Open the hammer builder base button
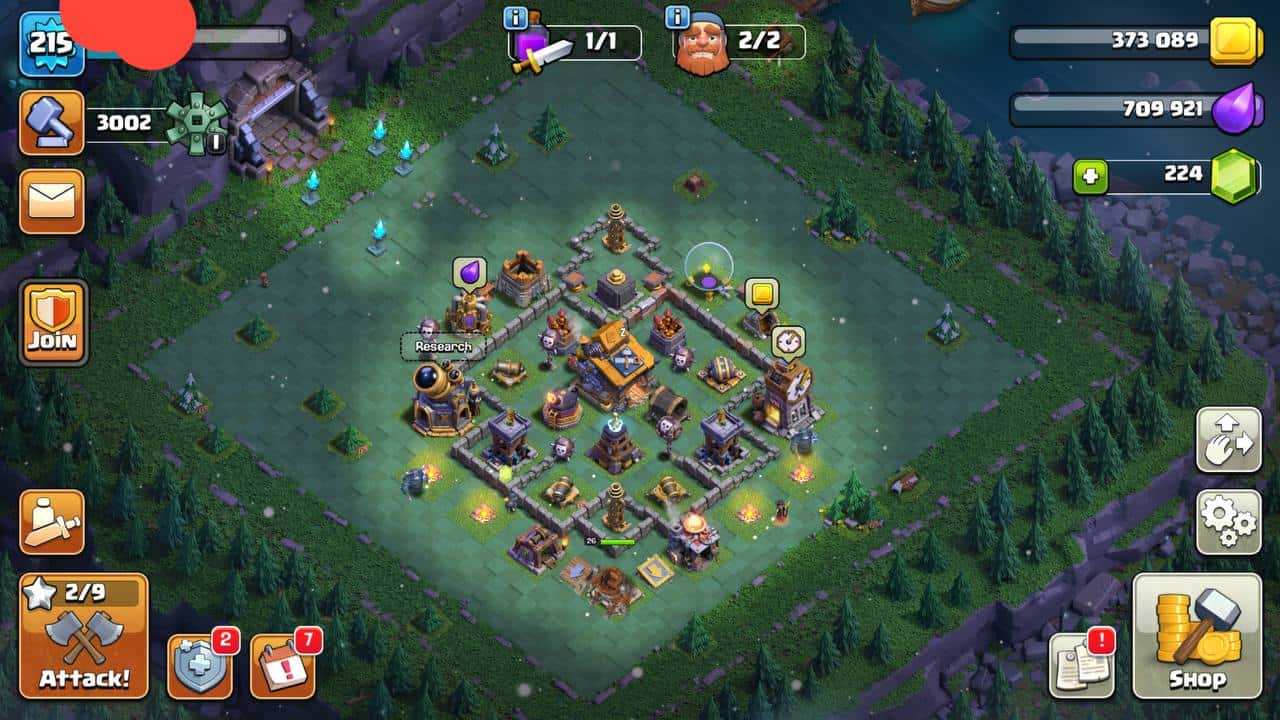The height and width of the screenshot is (720, 1280). (51, 123)
